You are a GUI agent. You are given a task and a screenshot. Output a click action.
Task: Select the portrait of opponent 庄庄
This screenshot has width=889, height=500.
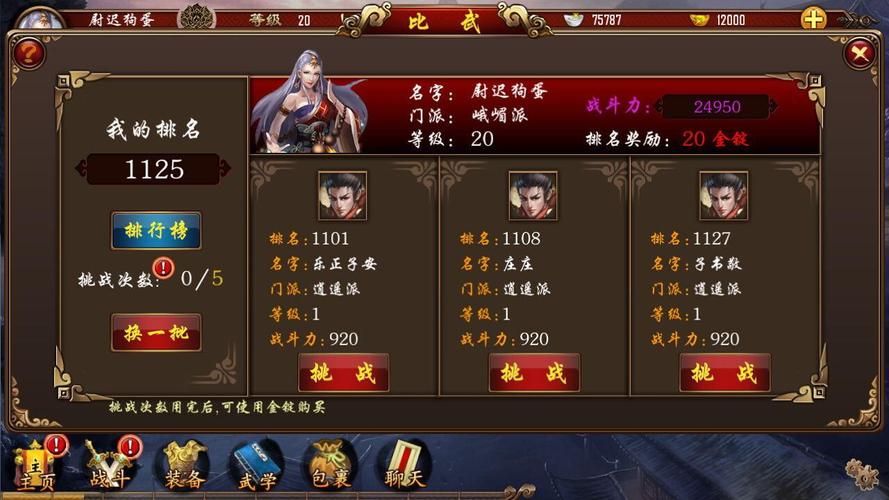coord(533,196)
